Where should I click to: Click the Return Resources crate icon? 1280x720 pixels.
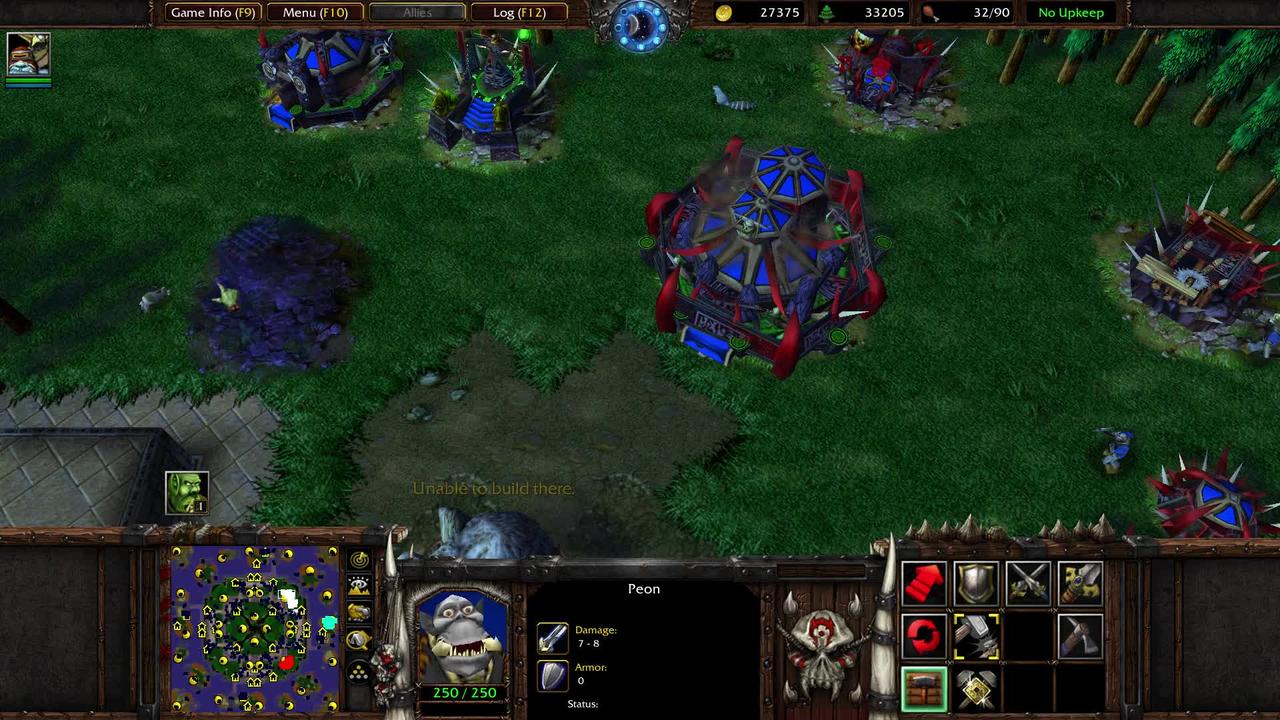tap(923, 688)
